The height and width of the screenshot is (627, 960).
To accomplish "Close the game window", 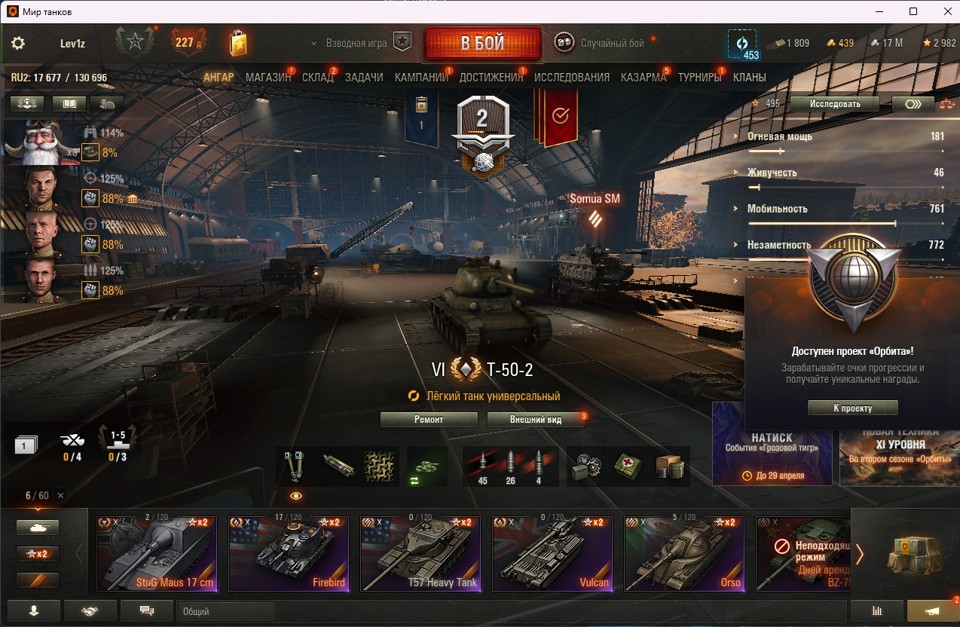I will (941, 11).
